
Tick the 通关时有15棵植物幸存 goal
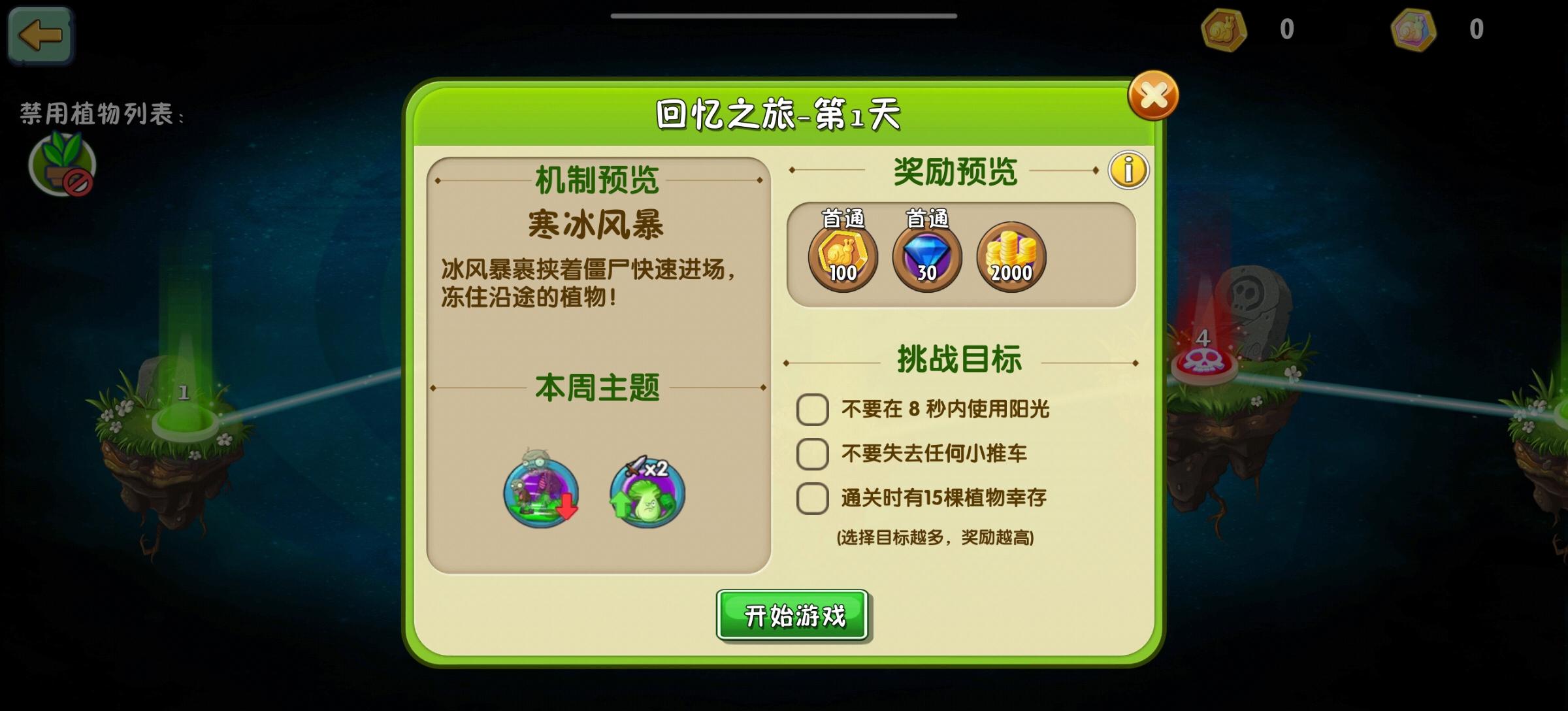812,498
